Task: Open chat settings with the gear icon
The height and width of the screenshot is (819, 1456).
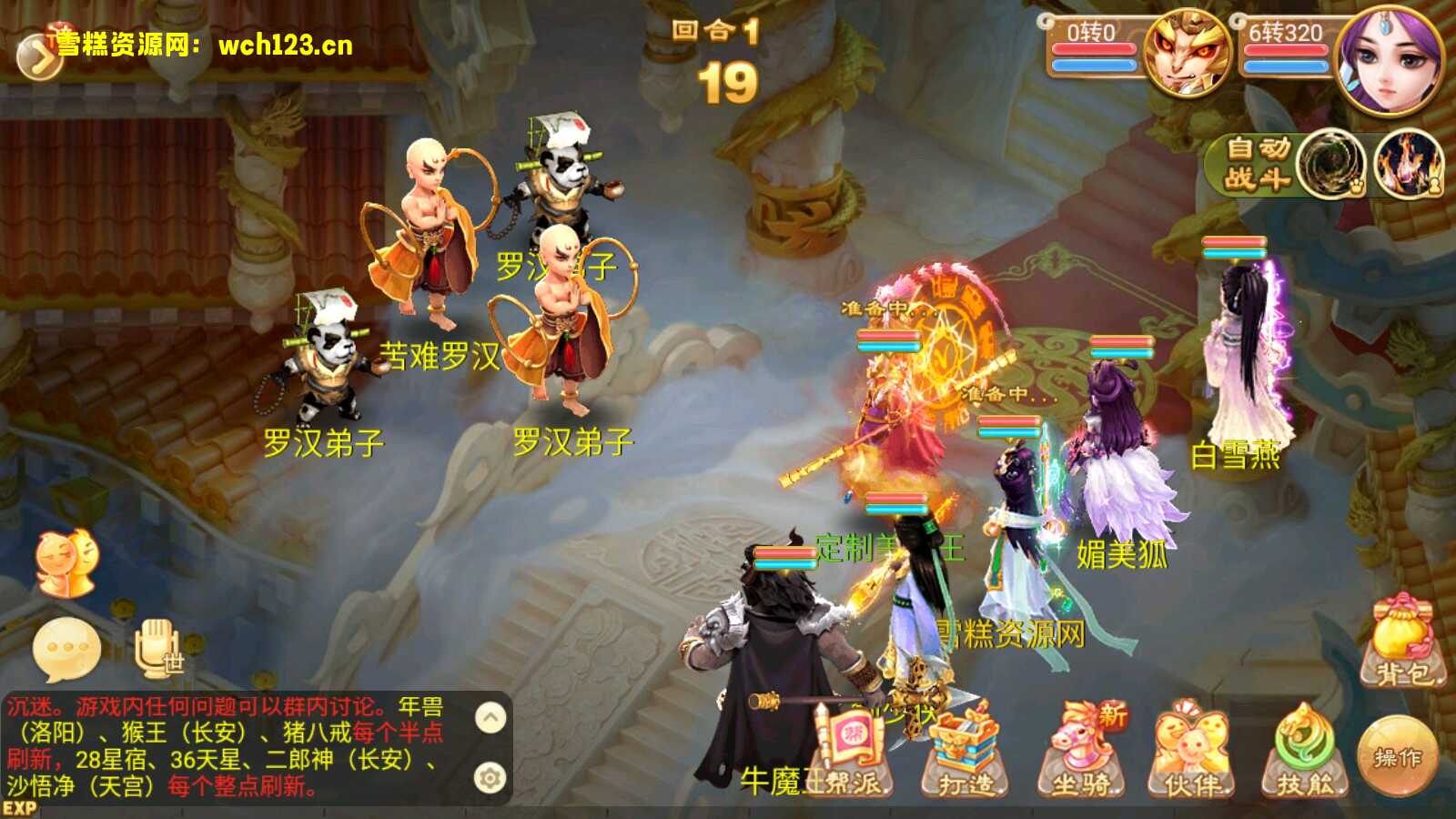Action: pos(490,778)
